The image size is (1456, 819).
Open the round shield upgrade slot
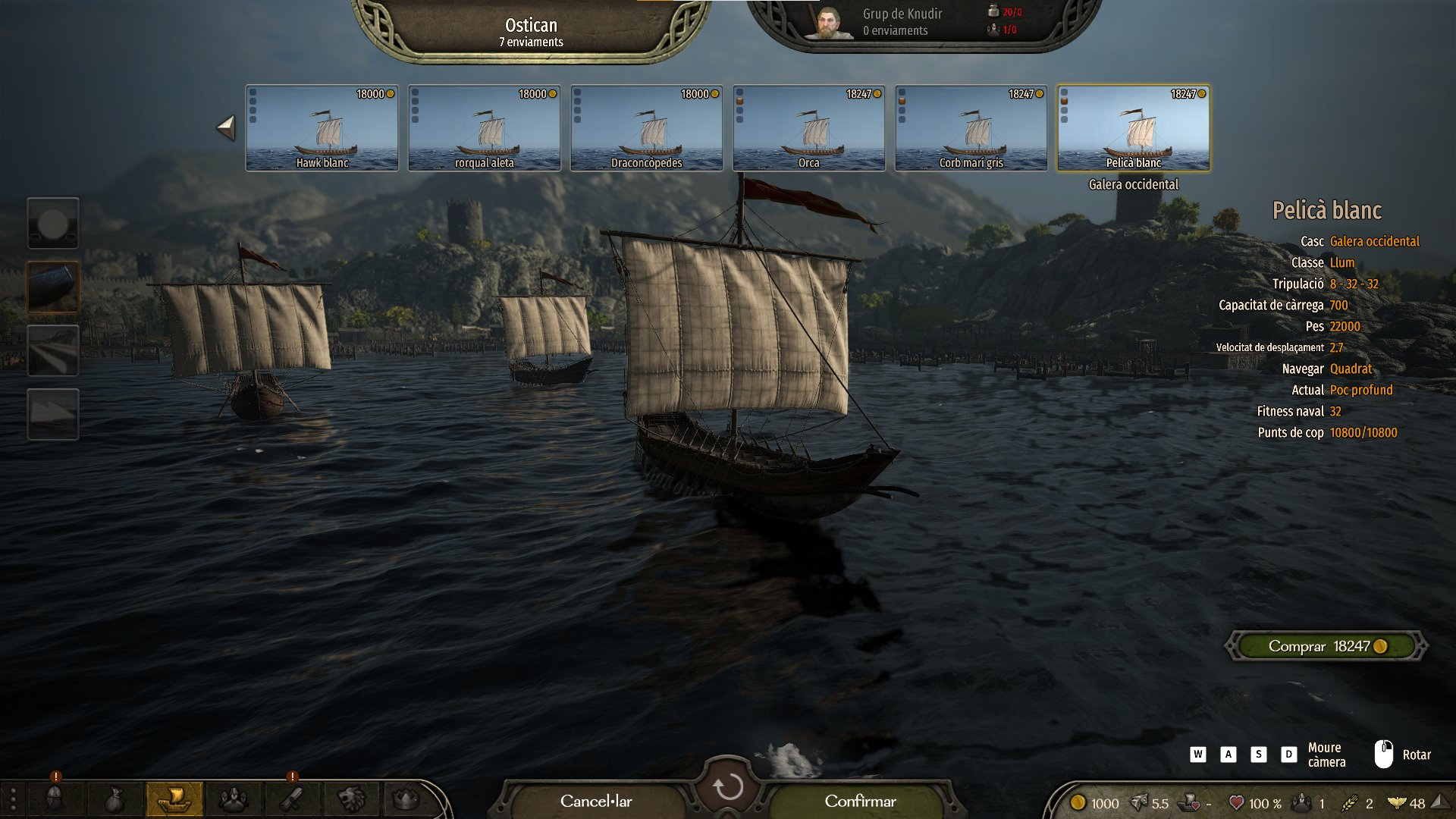pos(53,223)
